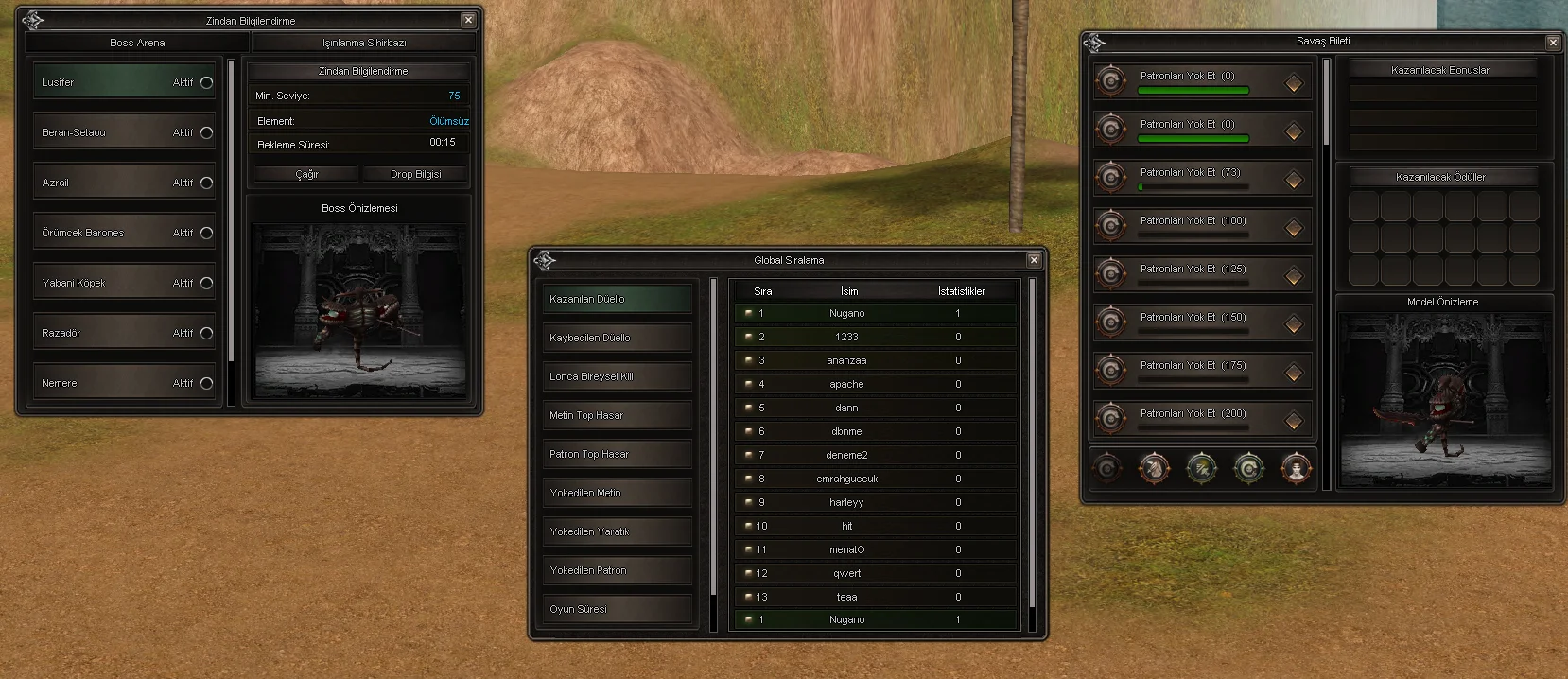The height and width of the screenshot is (679, 1568).
Task: Select the Kaybedilen Düello category
Action: point(617,338)
